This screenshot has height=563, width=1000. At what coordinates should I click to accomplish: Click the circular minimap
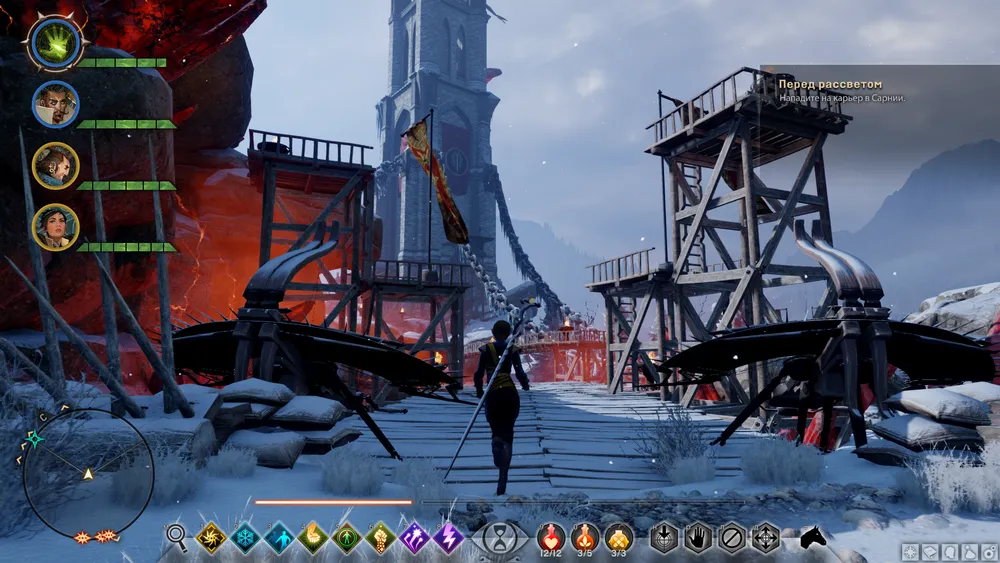click(88, 473)
